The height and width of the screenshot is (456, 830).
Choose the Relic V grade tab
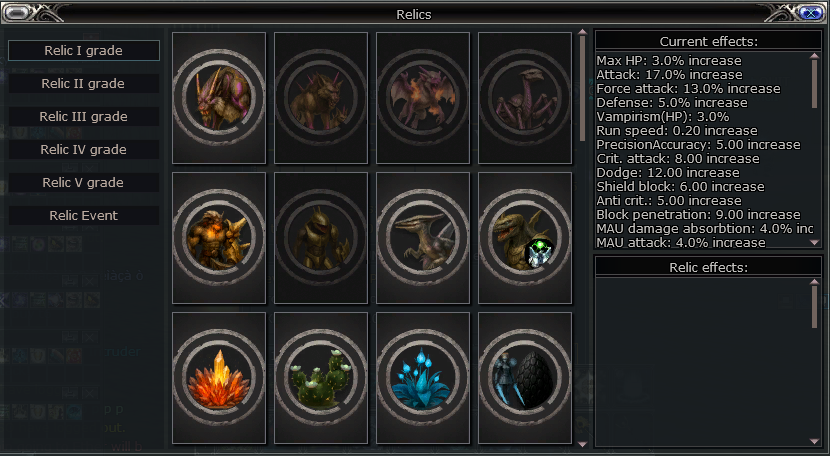[84, 183]
